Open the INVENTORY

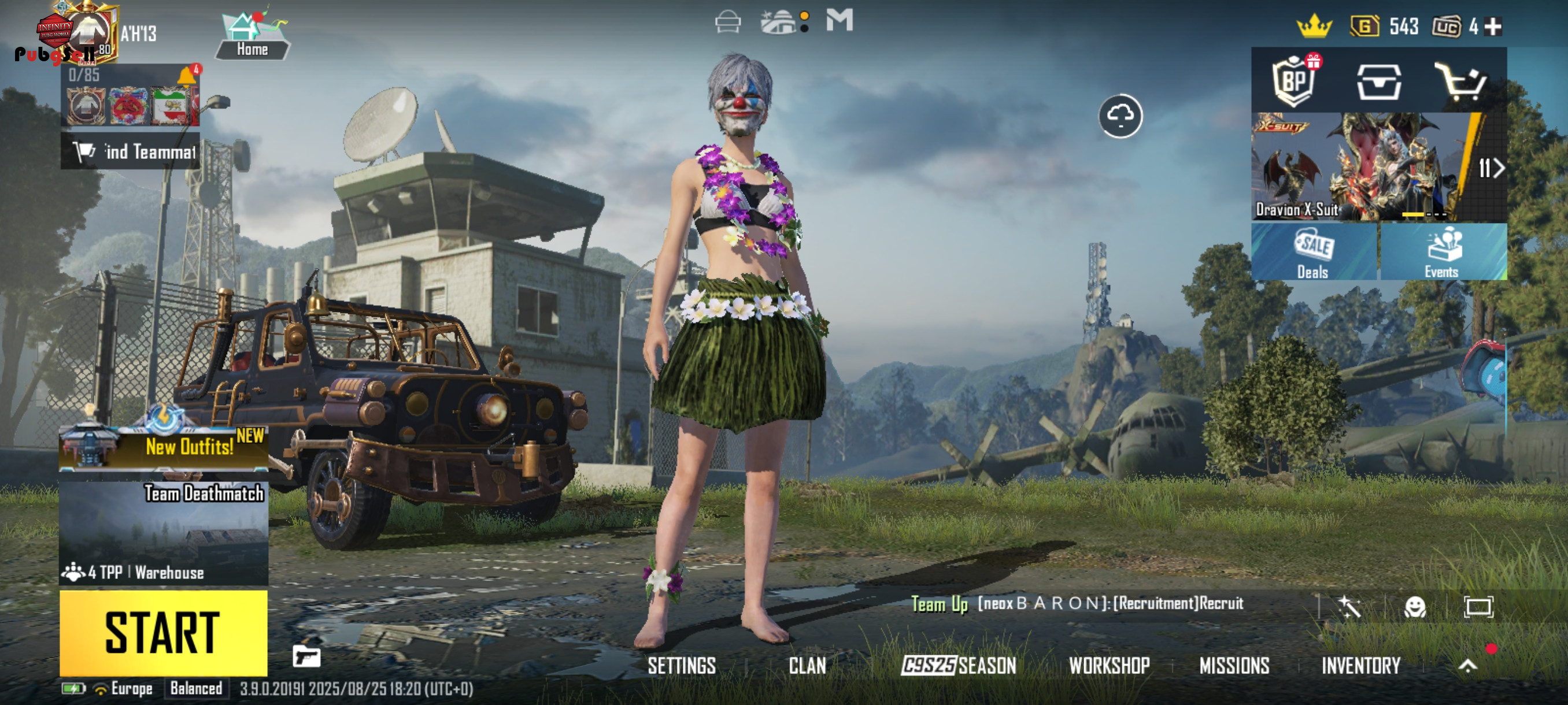(x=1360, y=666)
